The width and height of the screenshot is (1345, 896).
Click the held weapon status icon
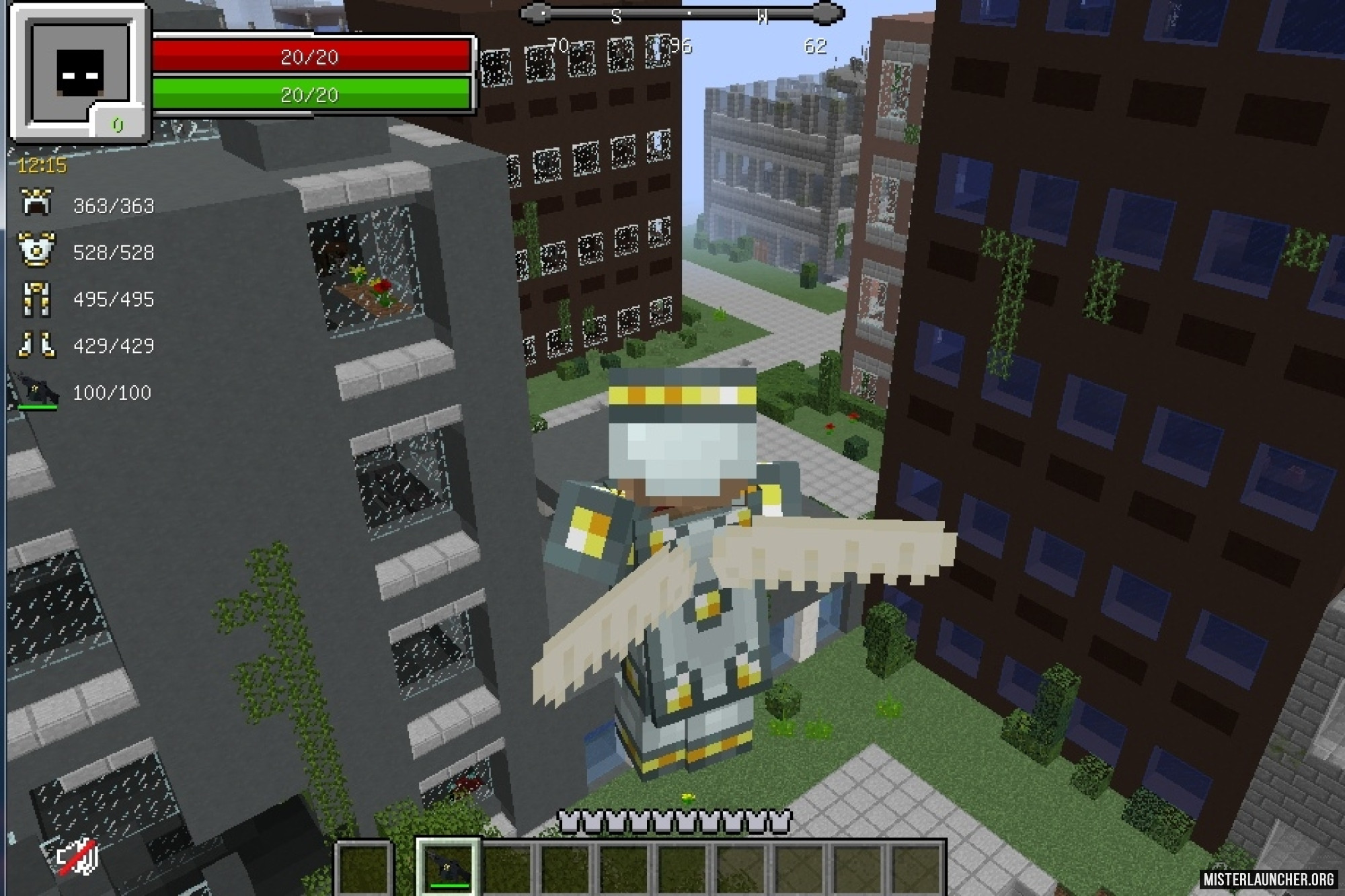38,391
